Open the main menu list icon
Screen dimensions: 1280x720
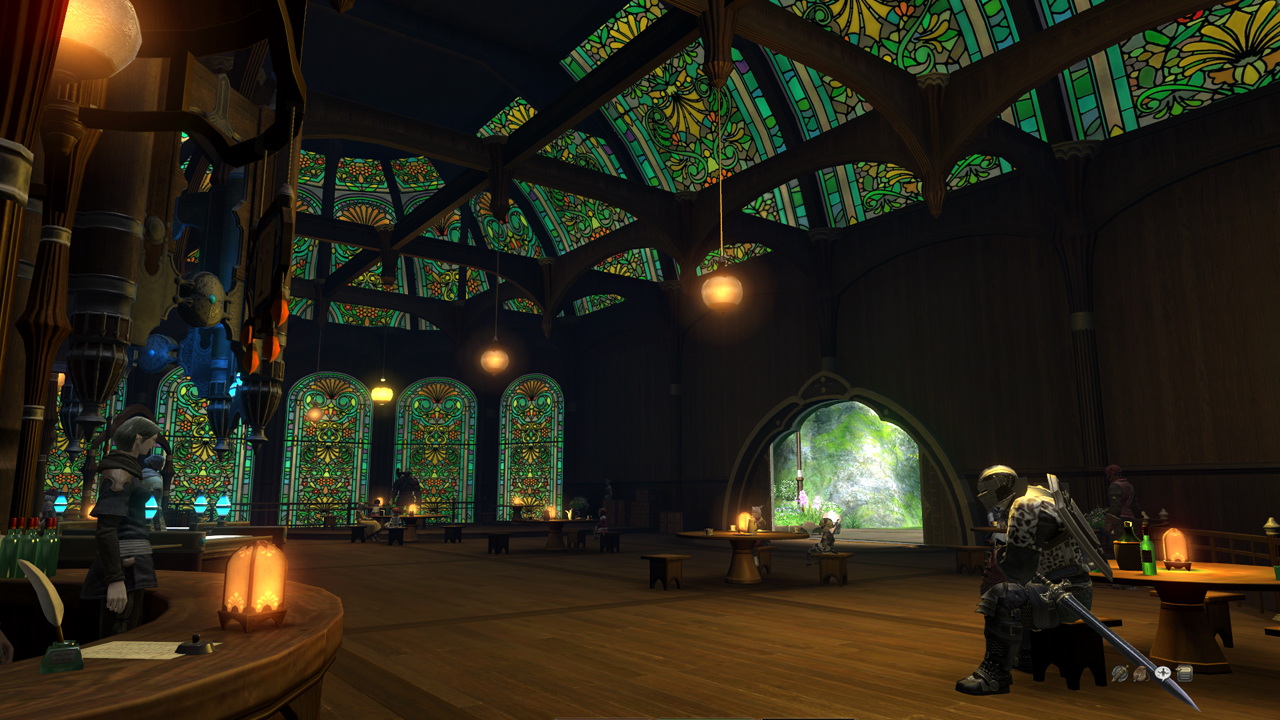1185,674
